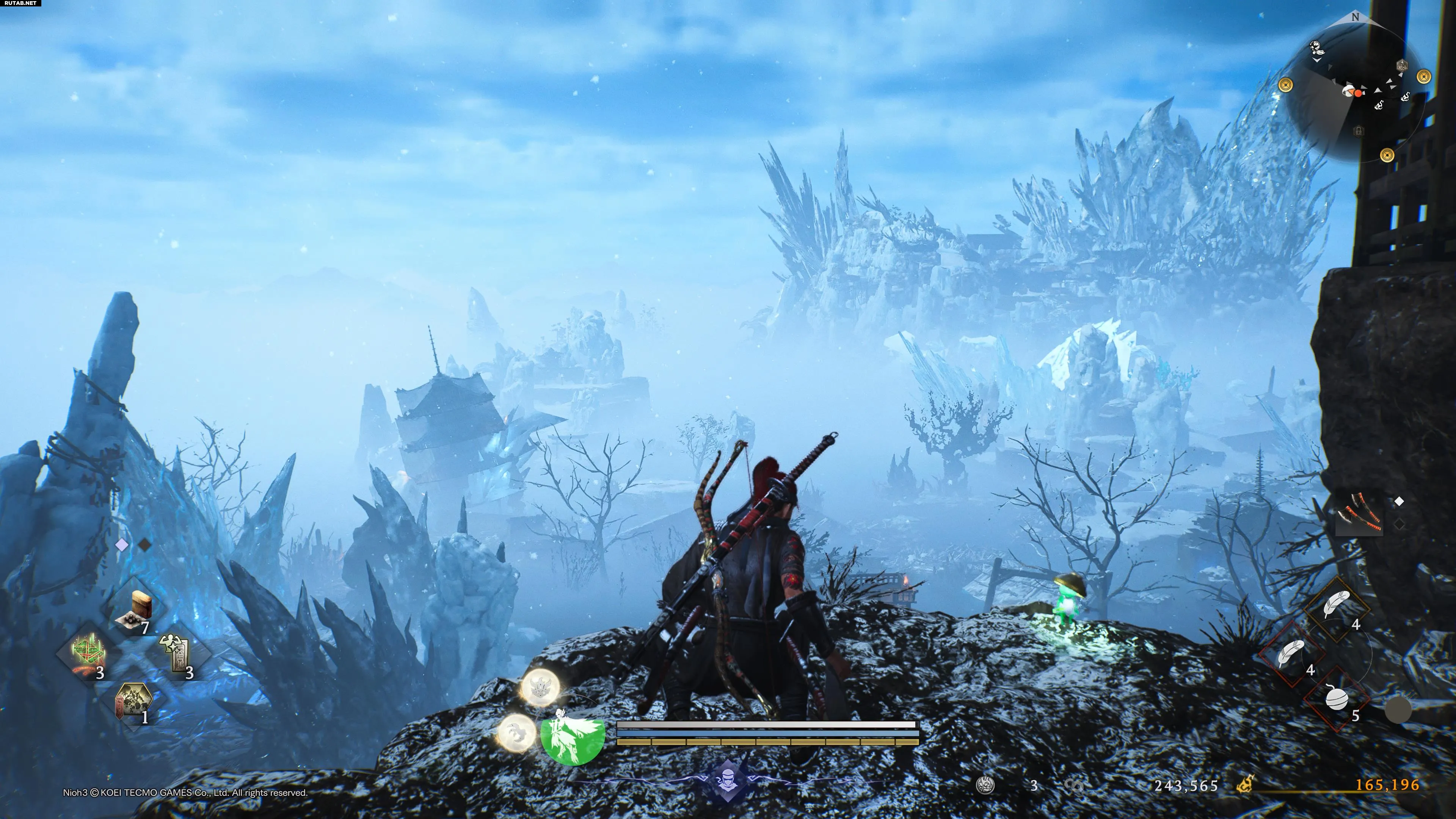Activate the lower glowing orb with claw symbol
This screenshot has height=819, width=1456.
click(x=517, y=732)
